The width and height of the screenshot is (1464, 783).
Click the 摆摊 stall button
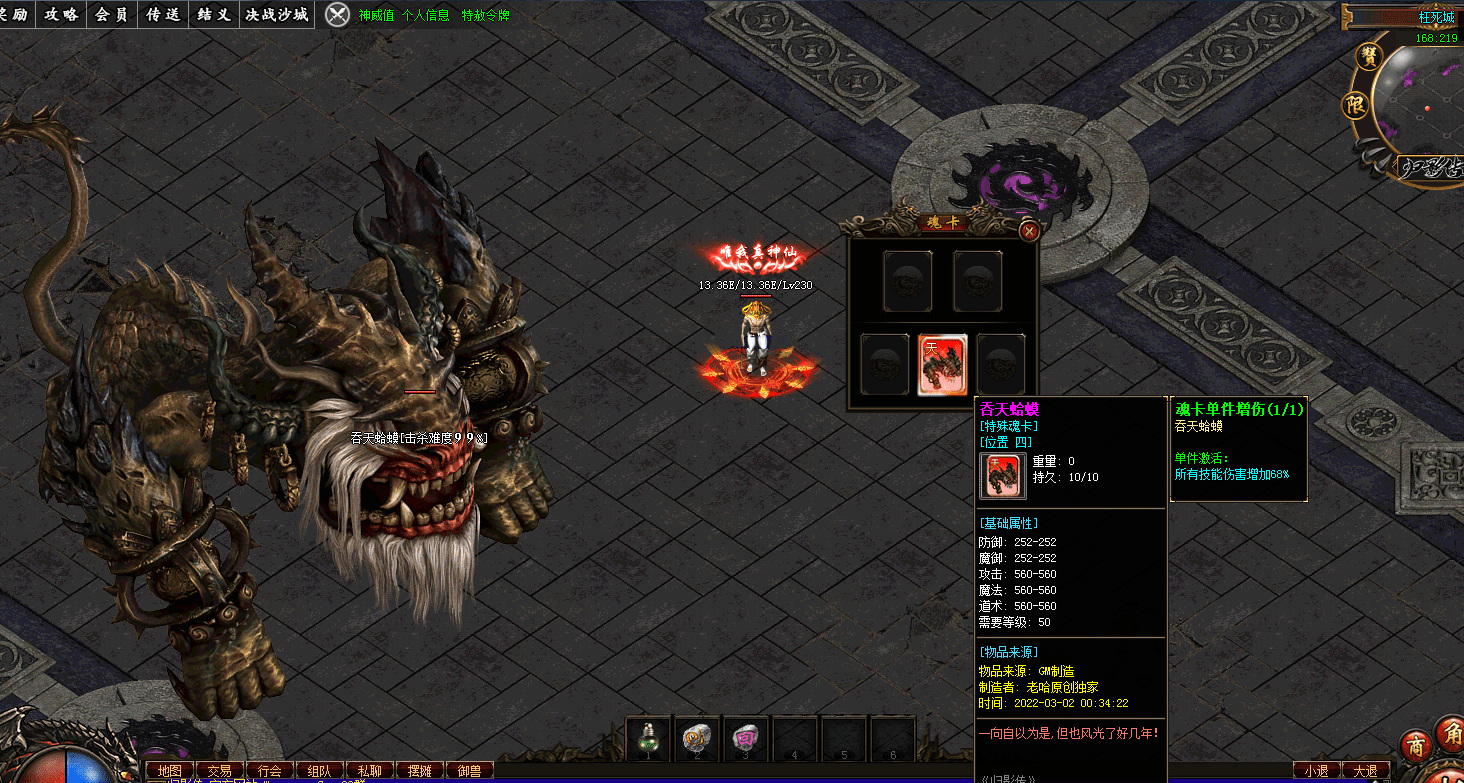[x=420, y=771]
